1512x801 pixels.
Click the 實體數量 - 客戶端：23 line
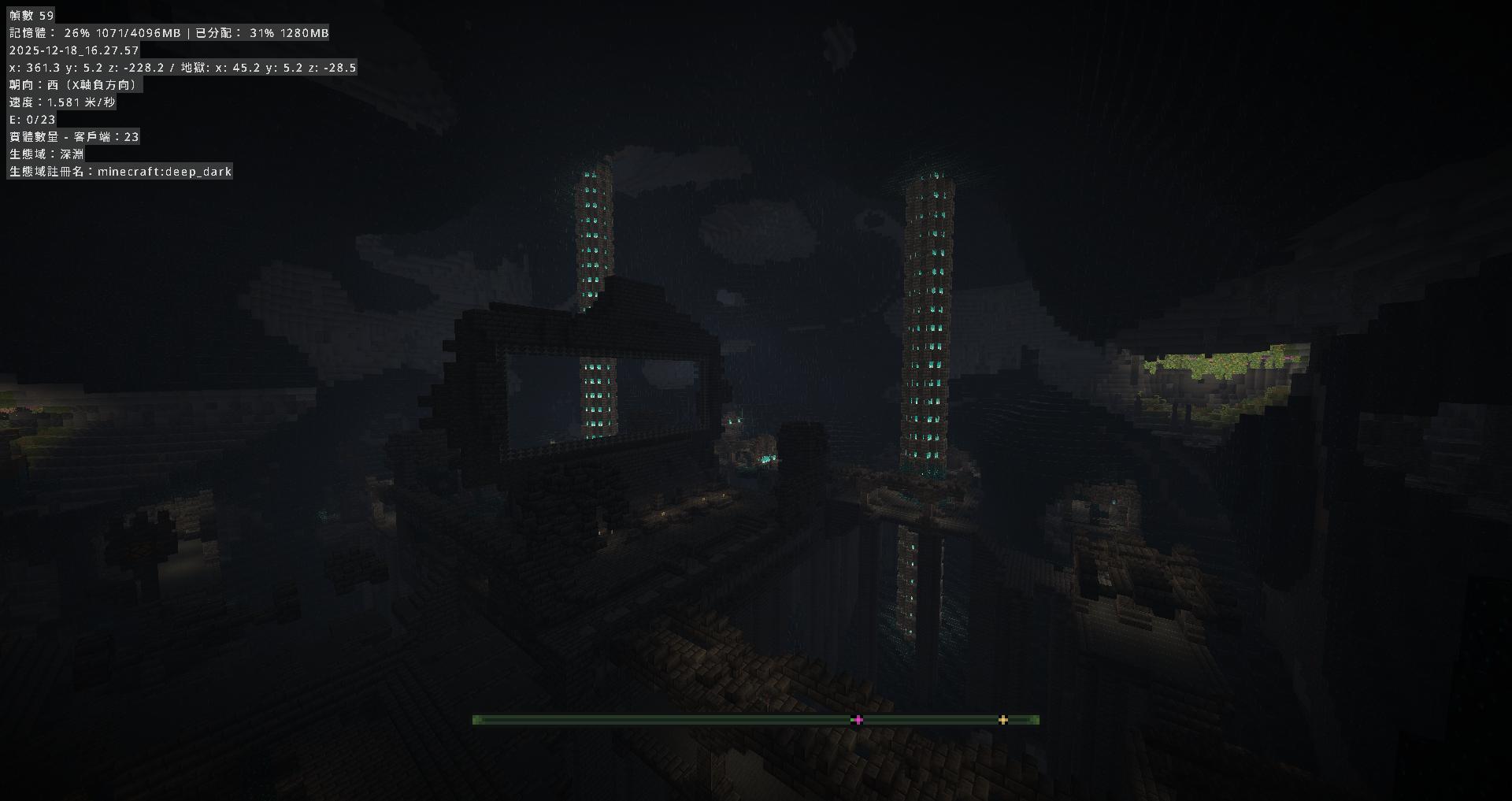click(73, 136)
